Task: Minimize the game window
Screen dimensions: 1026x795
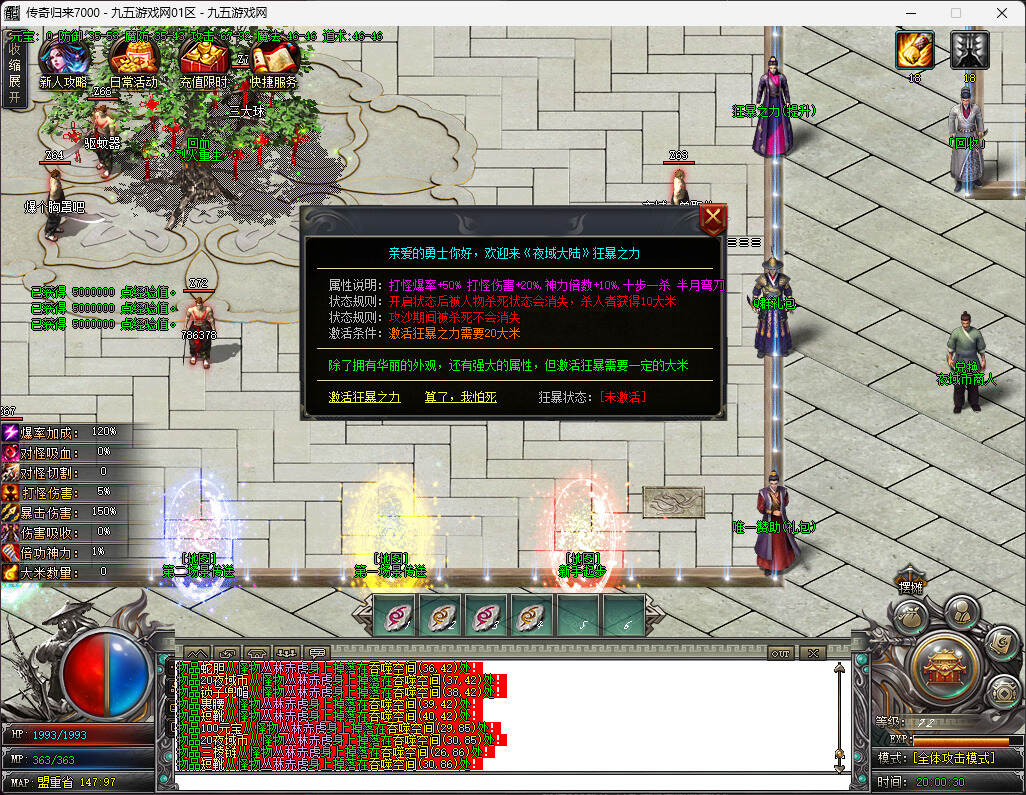Action: tap(909, 13)
